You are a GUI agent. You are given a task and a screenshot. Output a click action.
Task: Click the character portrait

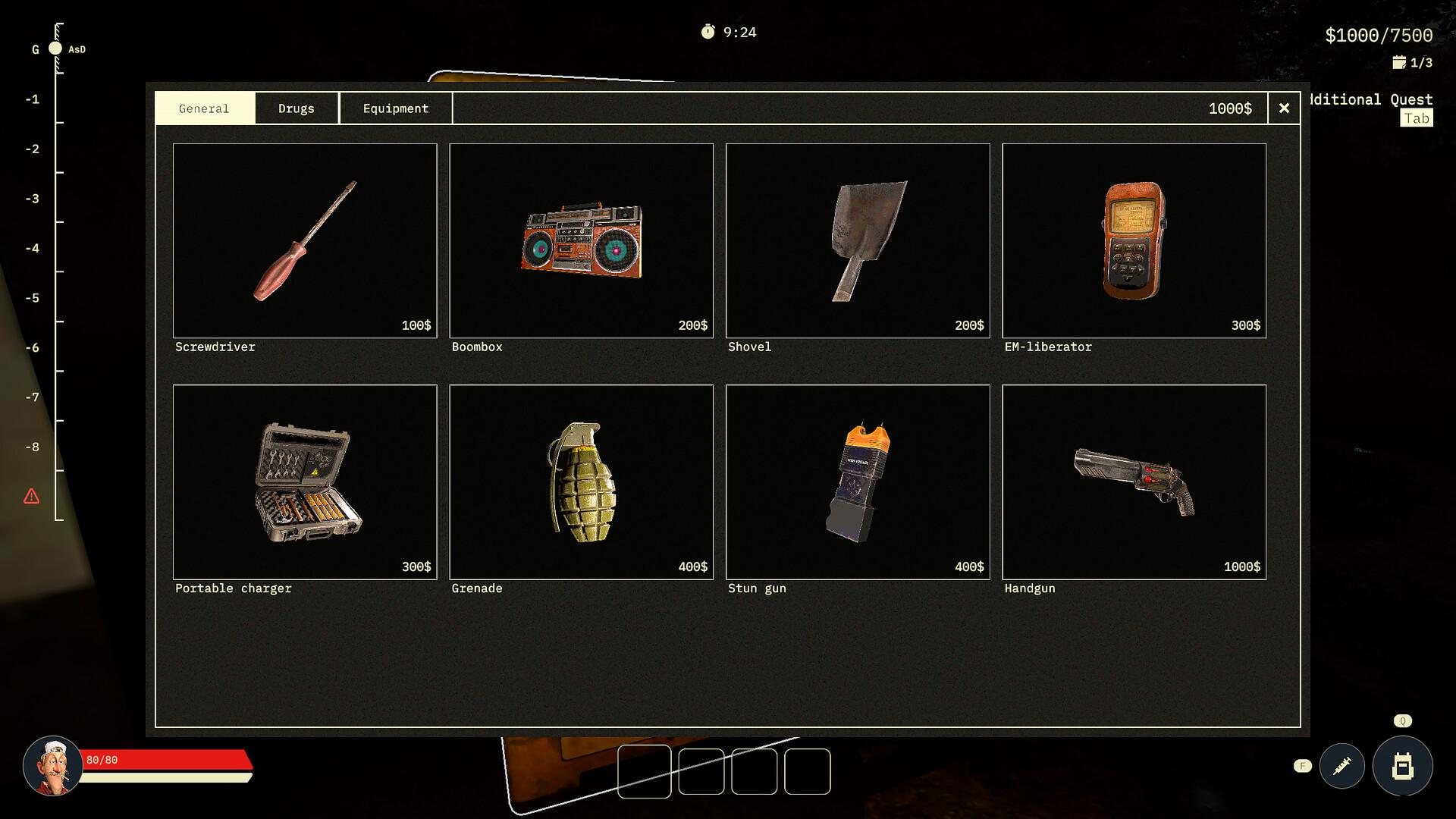(x=52, y=765)
